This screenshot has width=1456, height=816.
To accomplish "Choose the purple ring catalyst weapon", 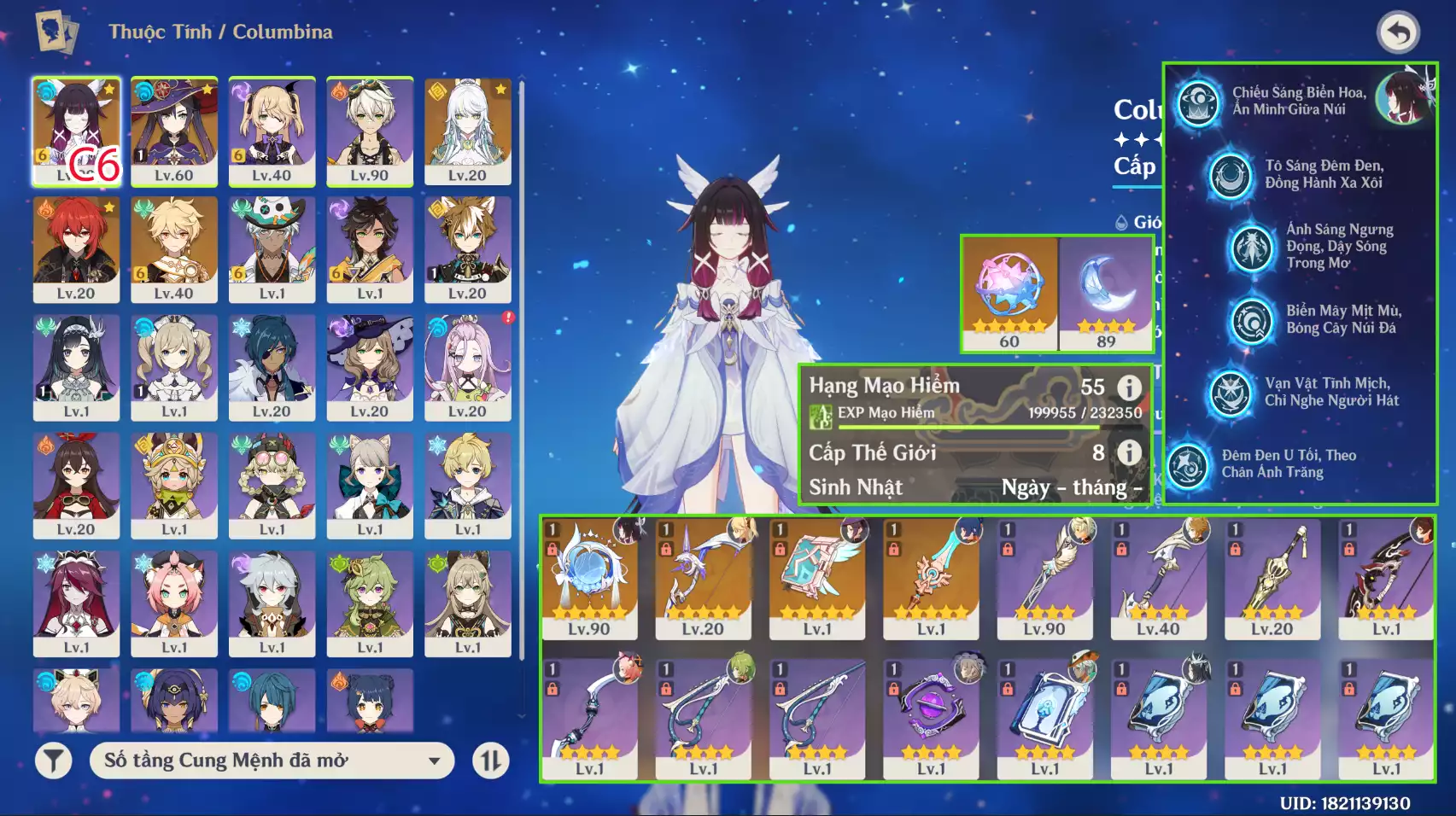I will (931, 717).
